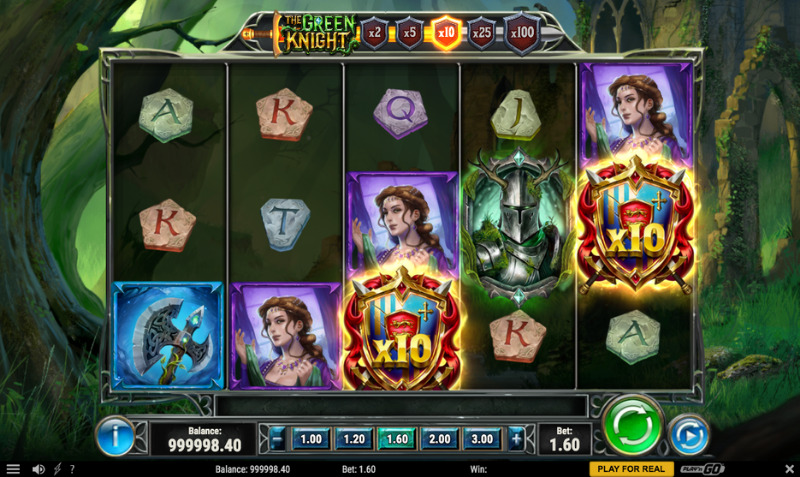Start autoplay with the blue play button
The width and height of the screenshot is (800, 477).
point(688,435)
